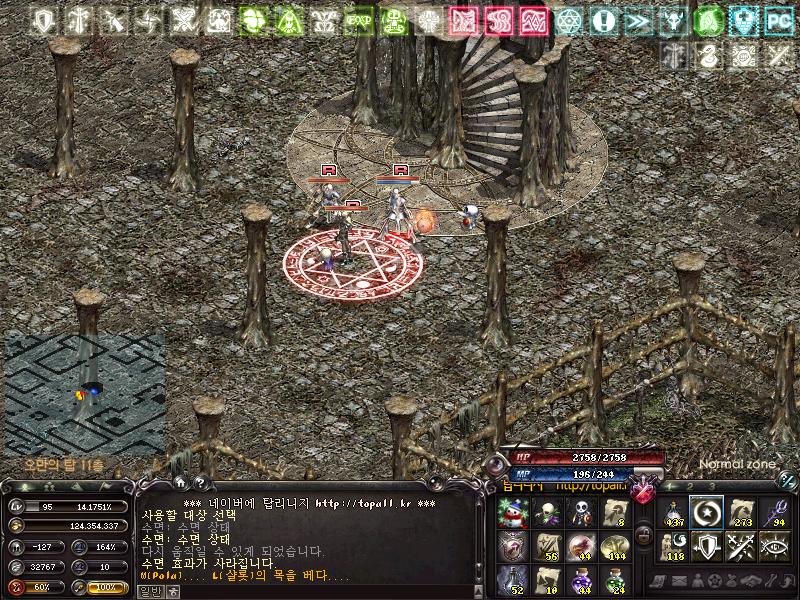Select the round blue flask showing 52
The width and height of the screenshot is (800, 600).
(x=513, y=578)
